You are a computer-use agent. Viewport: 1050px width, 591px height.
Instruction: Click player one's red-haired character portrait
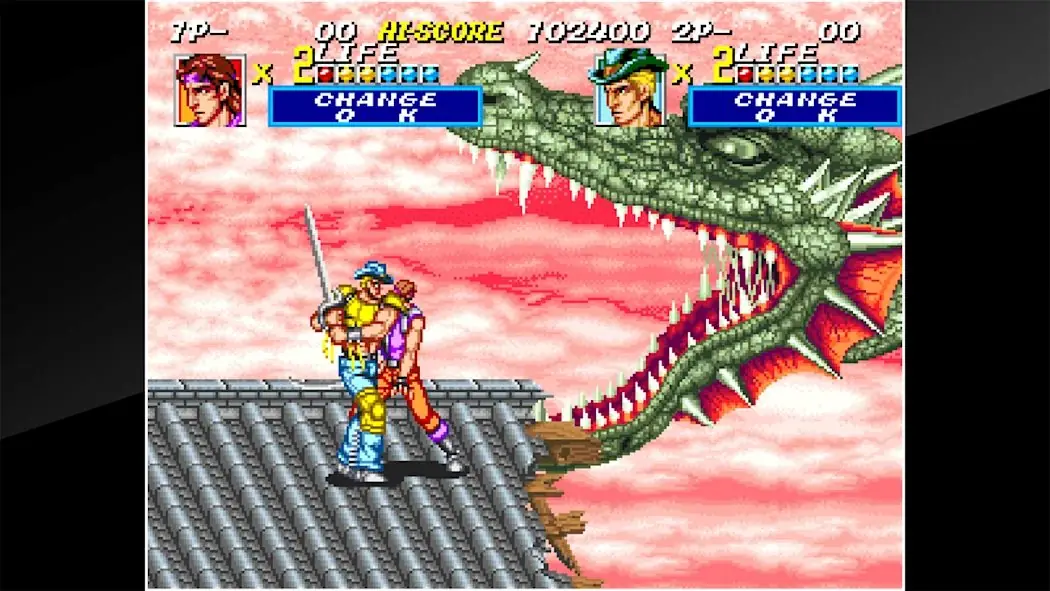click(x=210, y=90)
